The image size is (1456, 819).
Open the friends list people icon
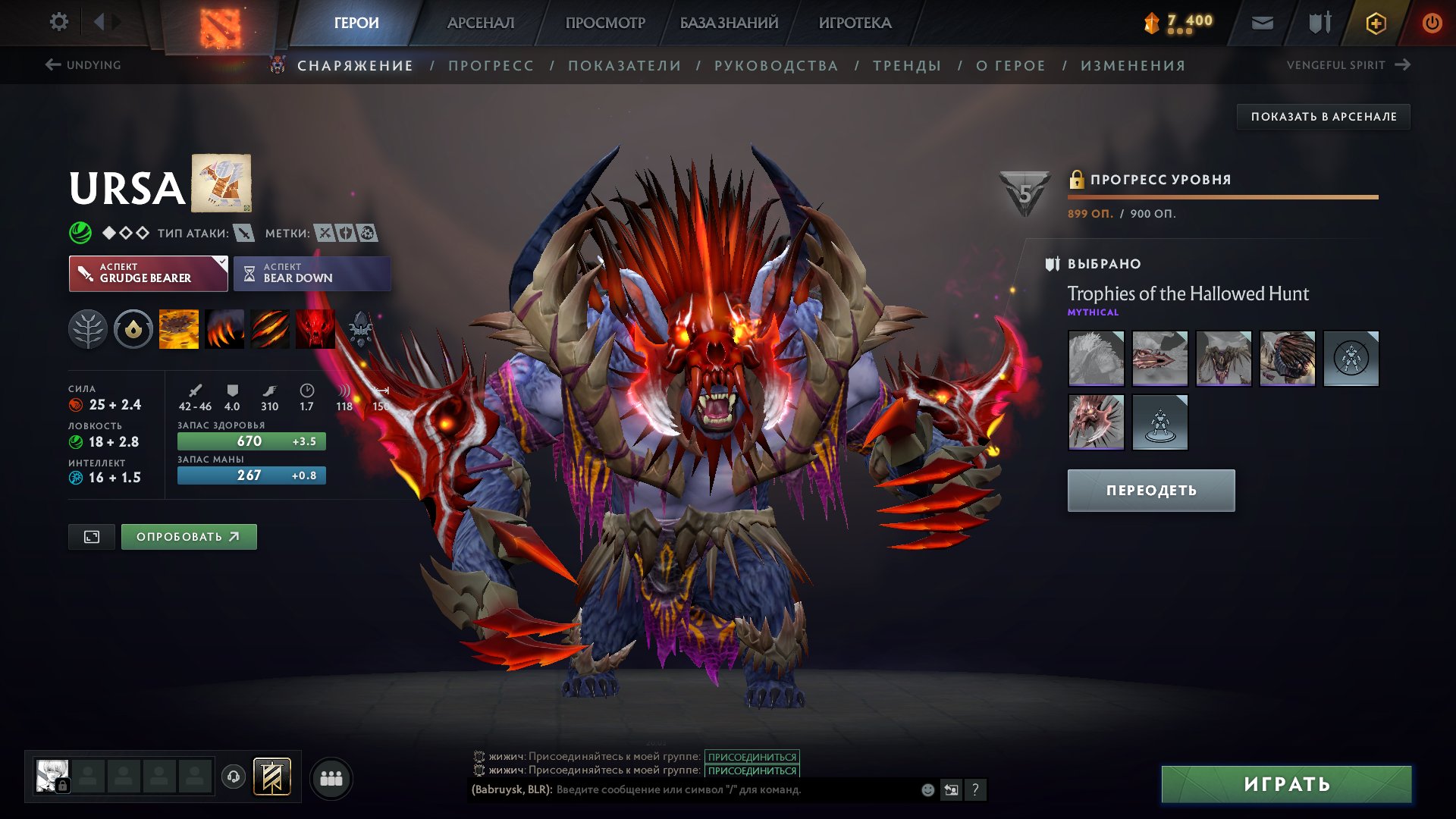pos(331,779)
